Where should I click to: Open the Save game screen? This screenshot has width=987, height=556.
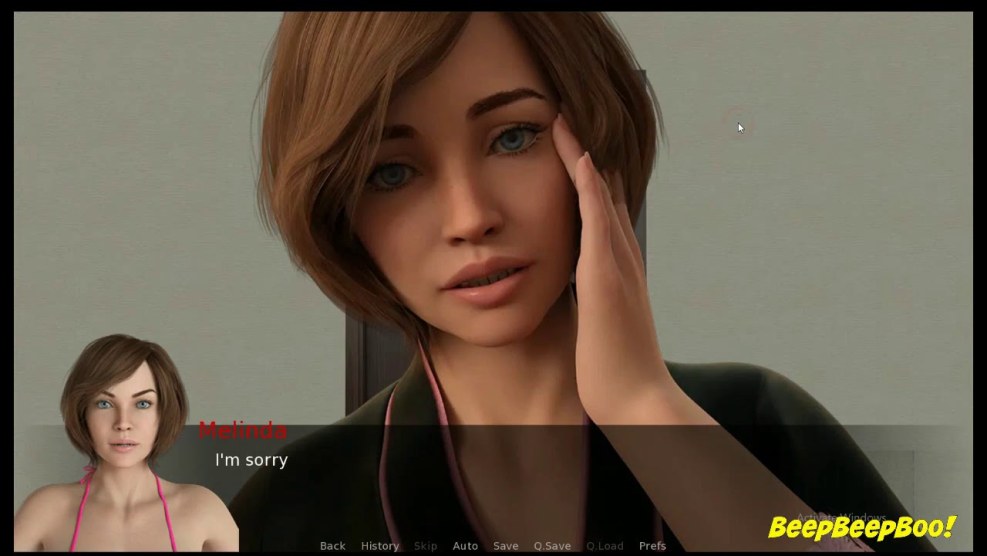pyautogui.click(x=506, y=546)
